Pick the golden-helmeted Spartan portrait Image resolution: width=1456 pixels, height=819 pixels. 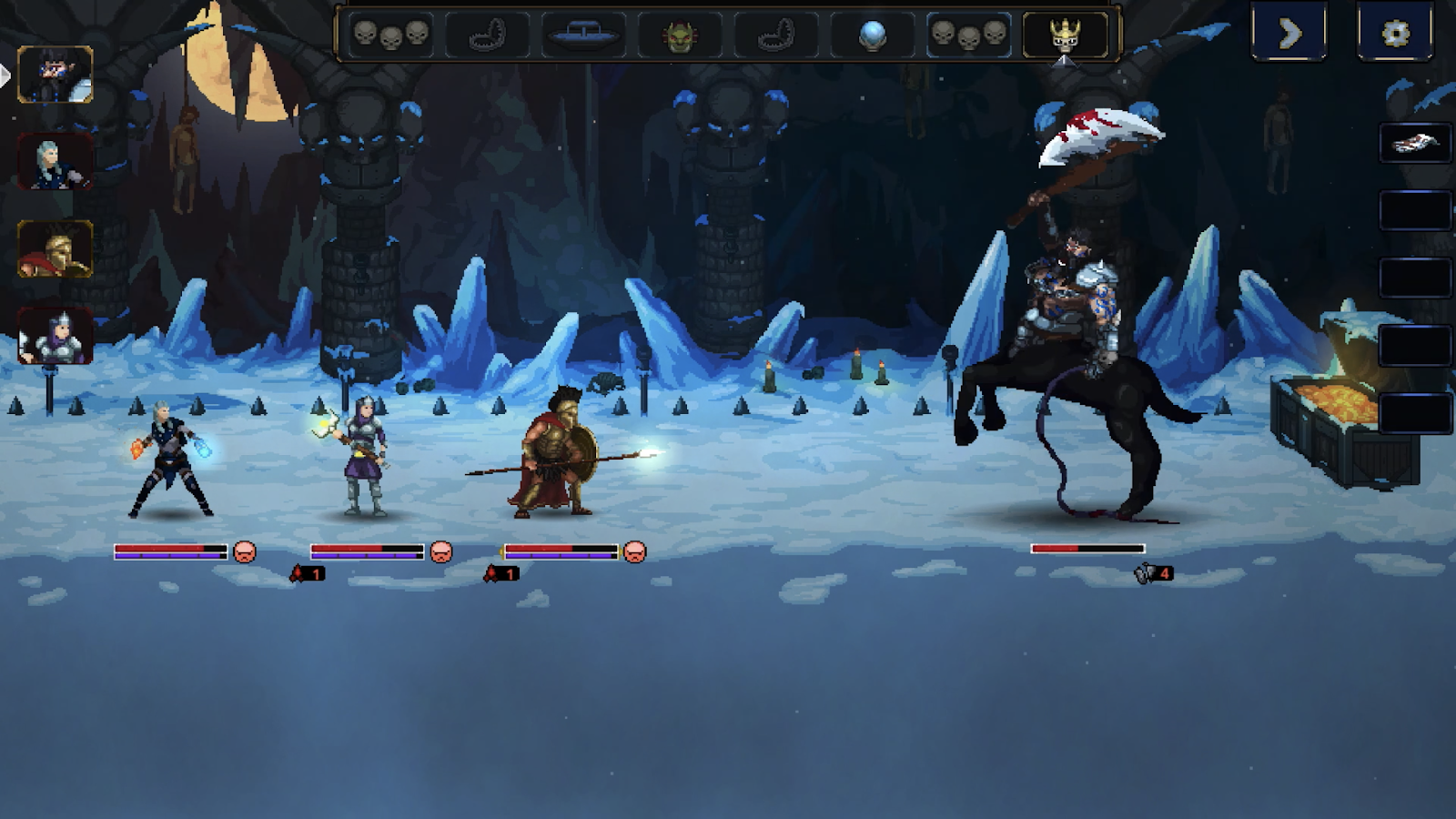(x=56, y=248)
